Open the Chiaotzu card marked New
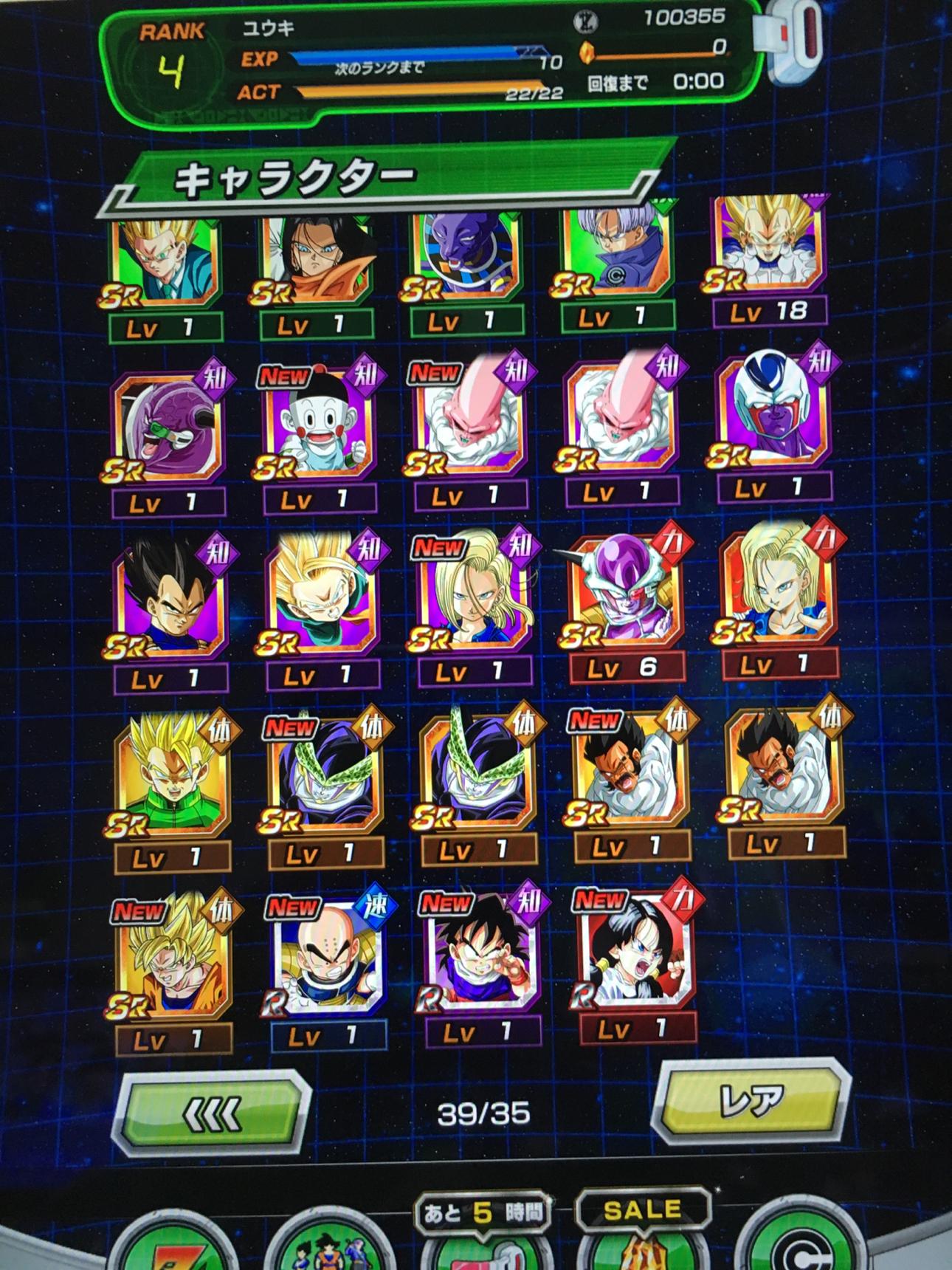The image size is (952, 1270). 319,428
